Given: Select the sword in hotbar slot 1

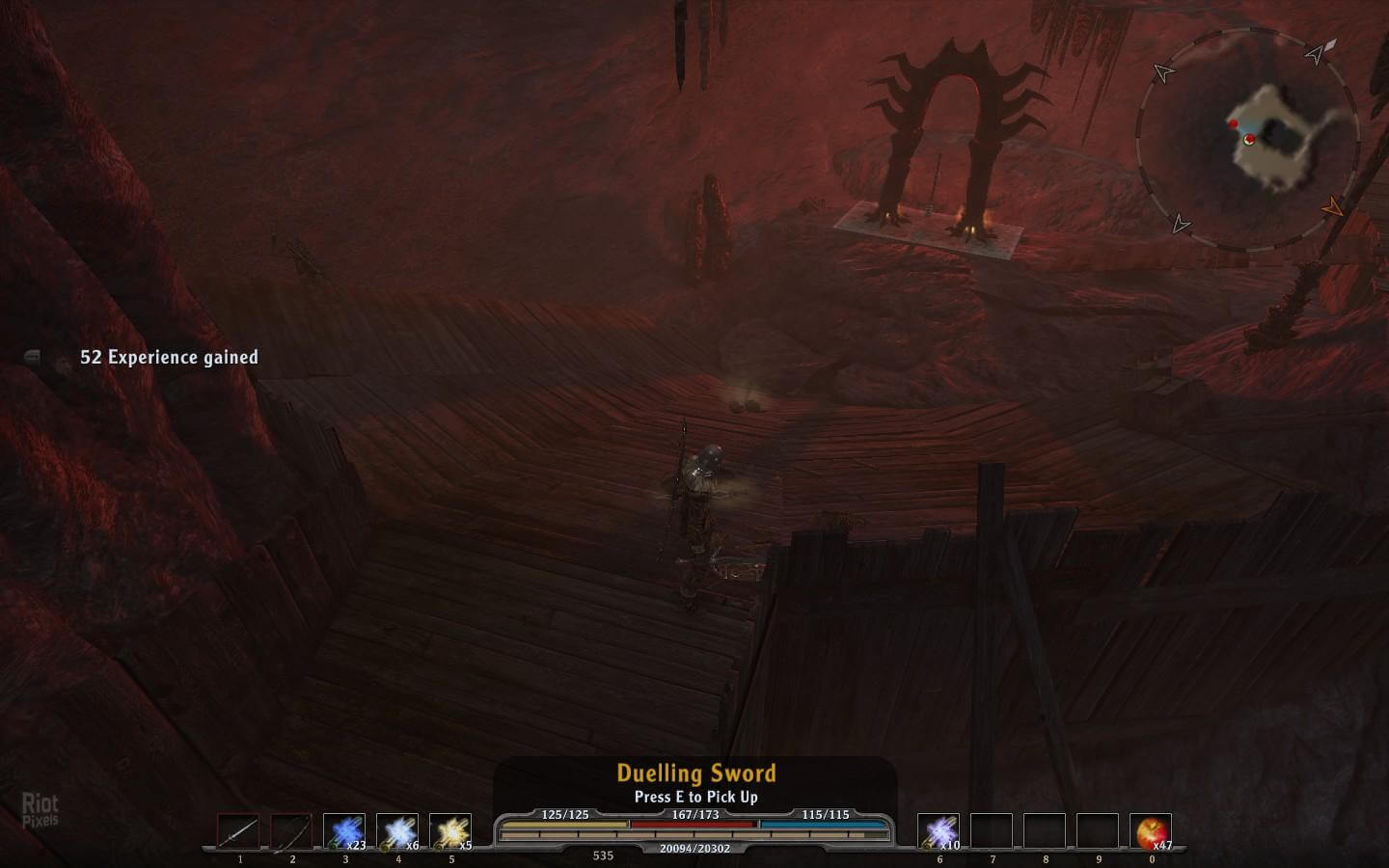Looking at the screenshot, I should click(x=238, y=832).
